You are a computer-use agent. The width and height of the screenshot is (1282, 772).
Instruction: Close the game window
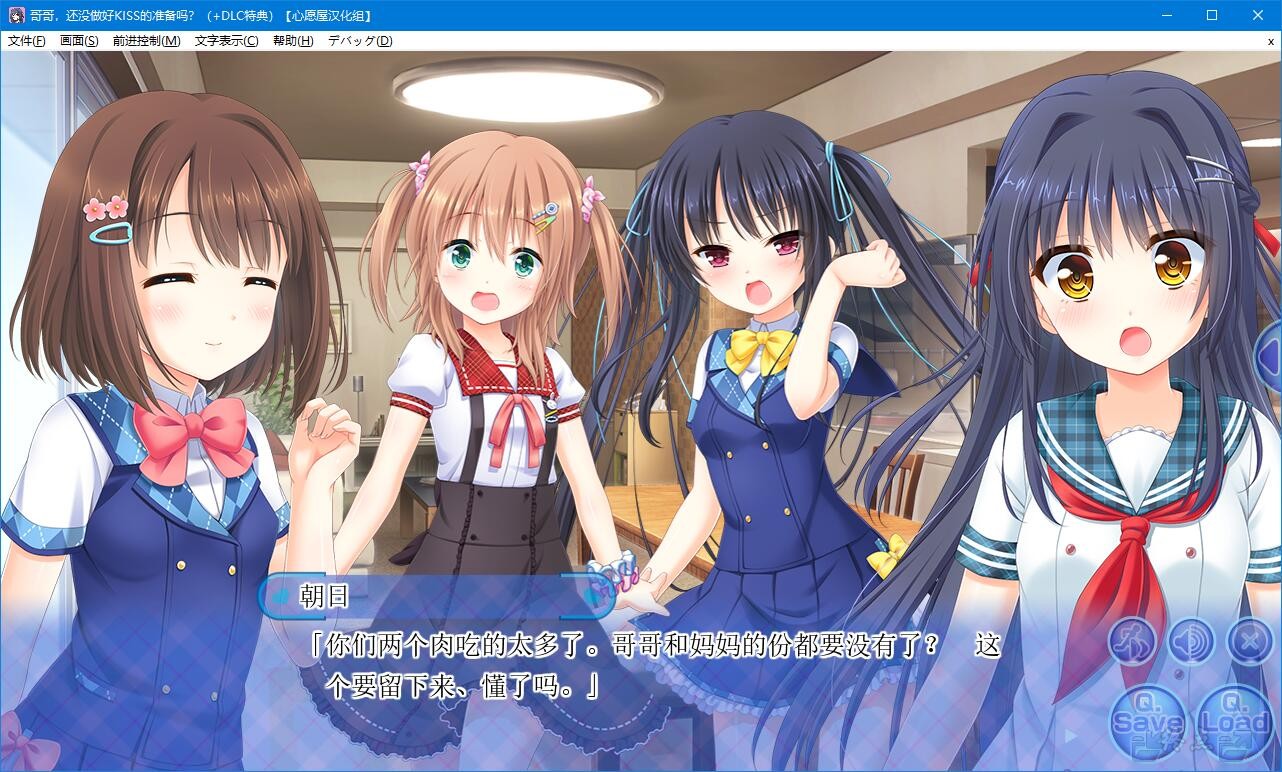pos(1258,15)
